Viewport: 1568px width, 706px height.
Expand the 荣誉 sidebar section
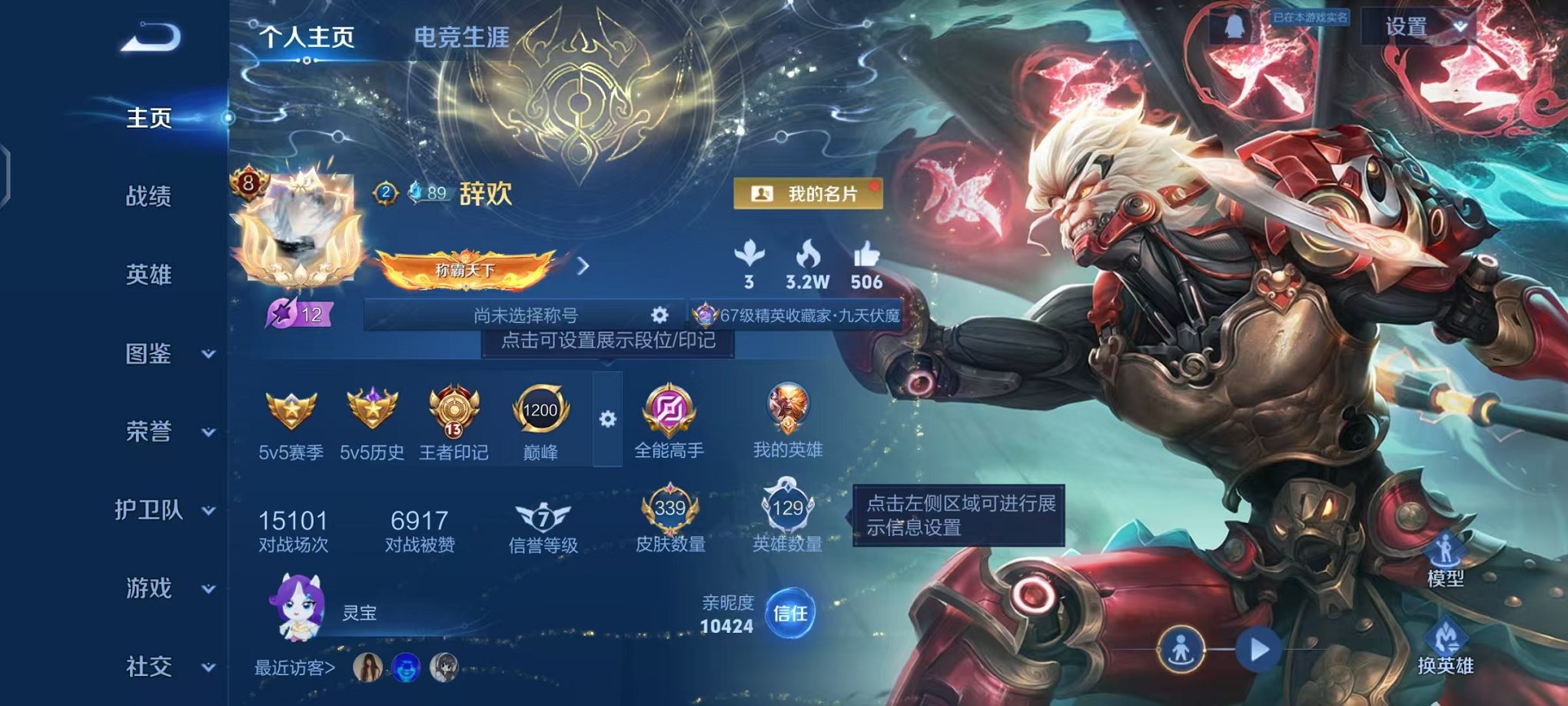(x=148, y=432)
